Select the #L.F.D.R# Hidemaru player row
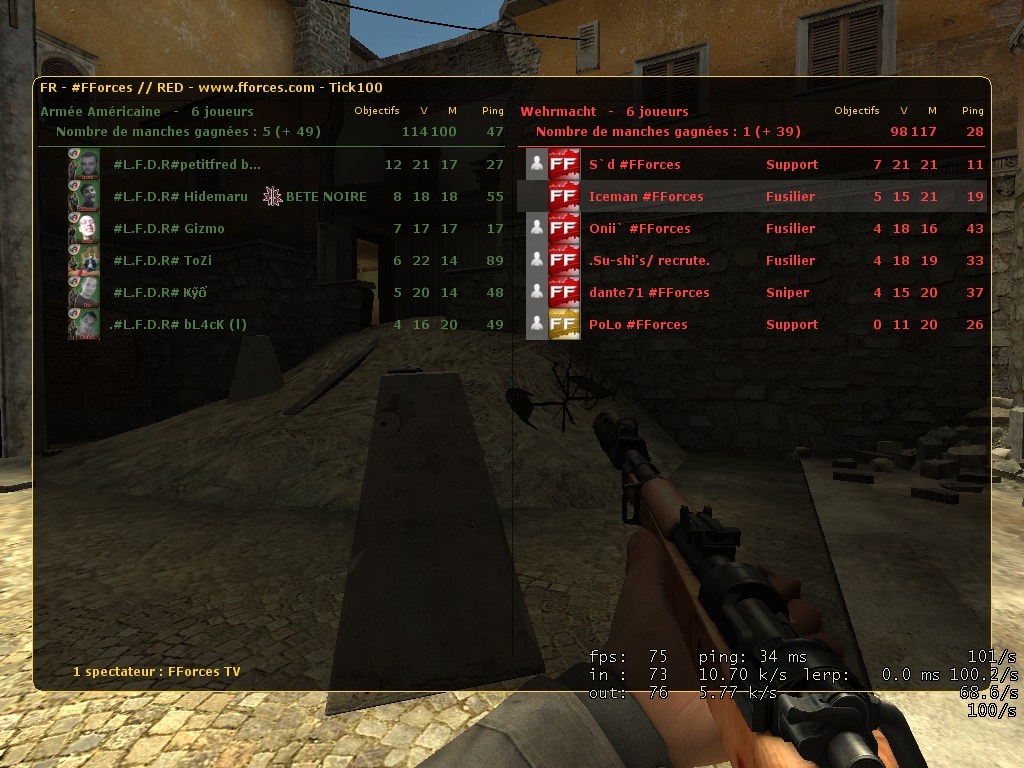The image size is (1024, 768). pos(181,197)
